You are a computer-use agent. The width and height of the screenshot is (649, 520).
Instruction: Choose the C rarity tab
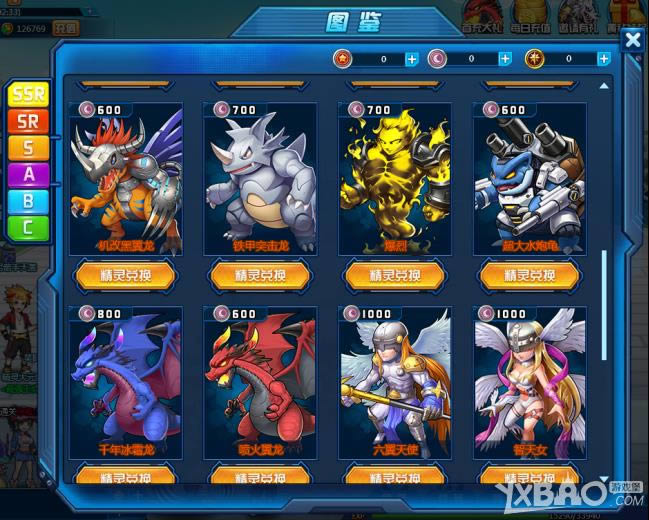click(28, 228)
